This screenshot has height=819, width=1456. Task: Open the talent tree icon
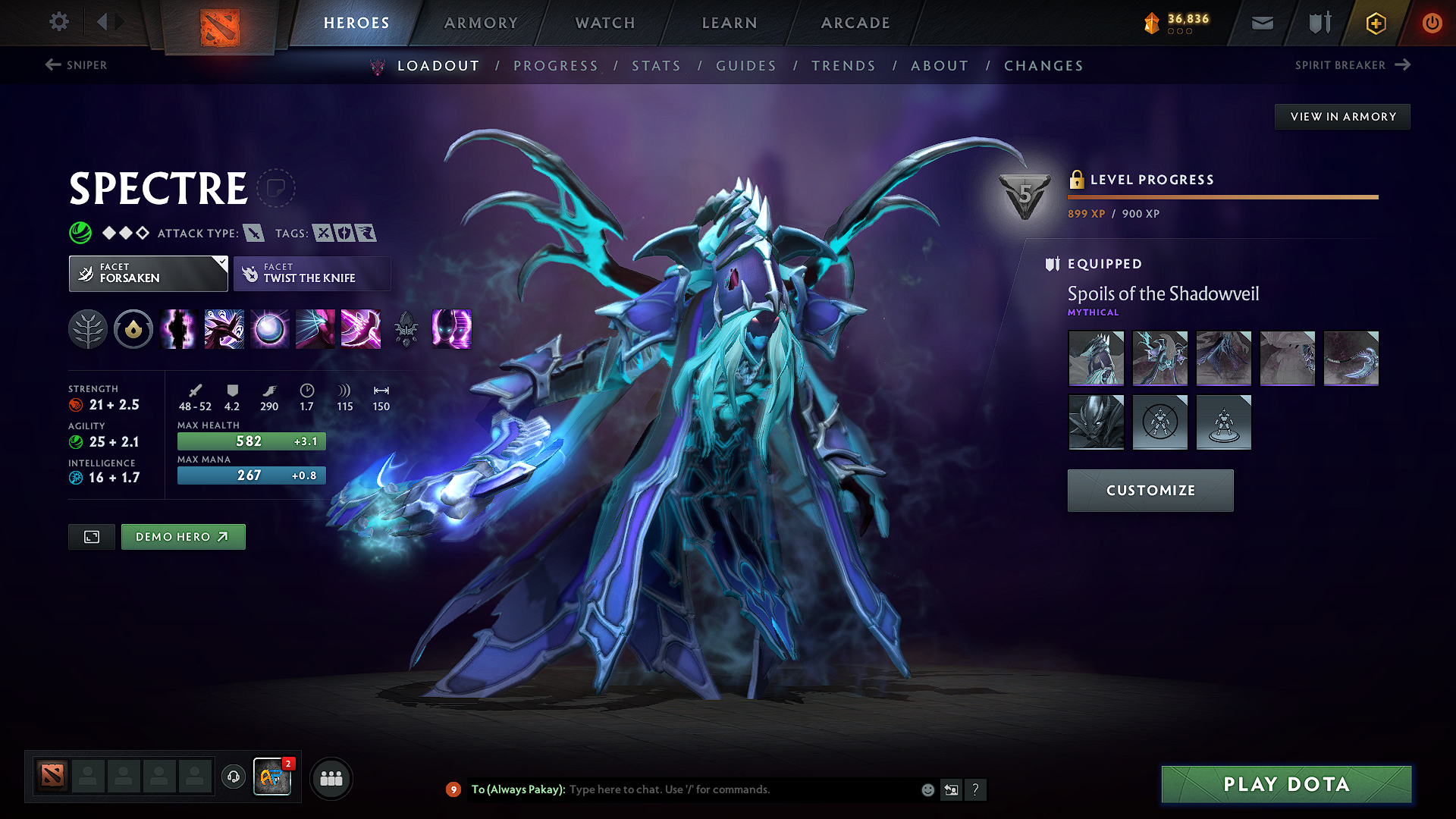pyautogui.click(x=88, y=330)
